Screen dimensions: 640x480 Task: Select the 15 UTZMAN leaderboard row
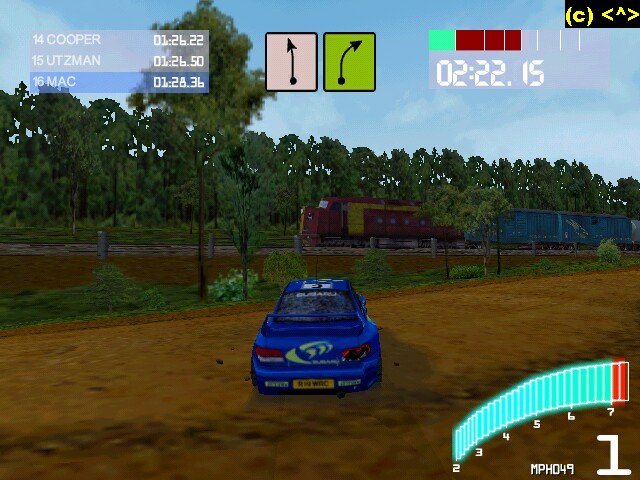[119, 61]
